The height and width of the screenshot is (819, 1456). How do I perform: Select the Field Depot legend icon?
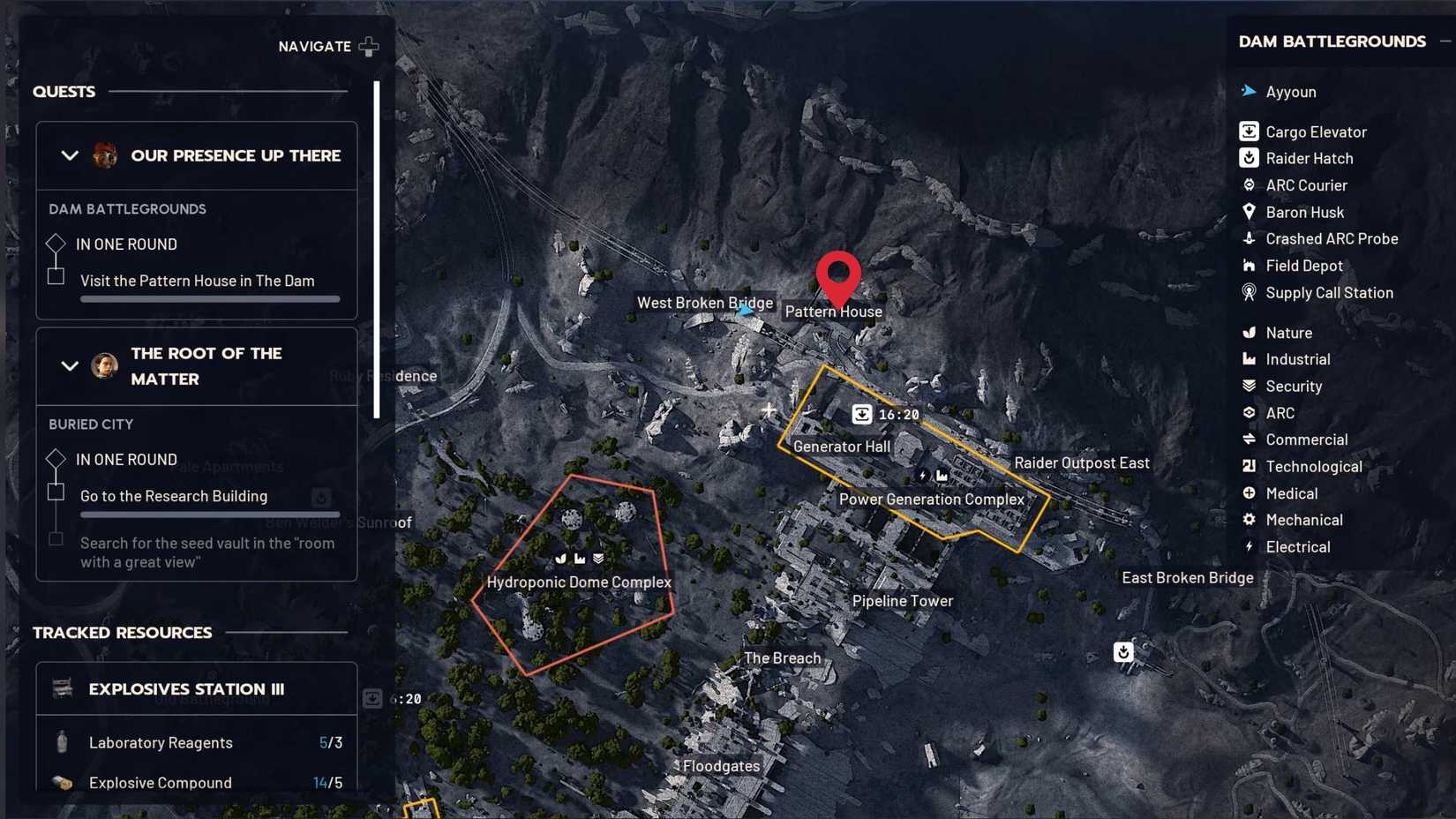[x=1249, y=265]
